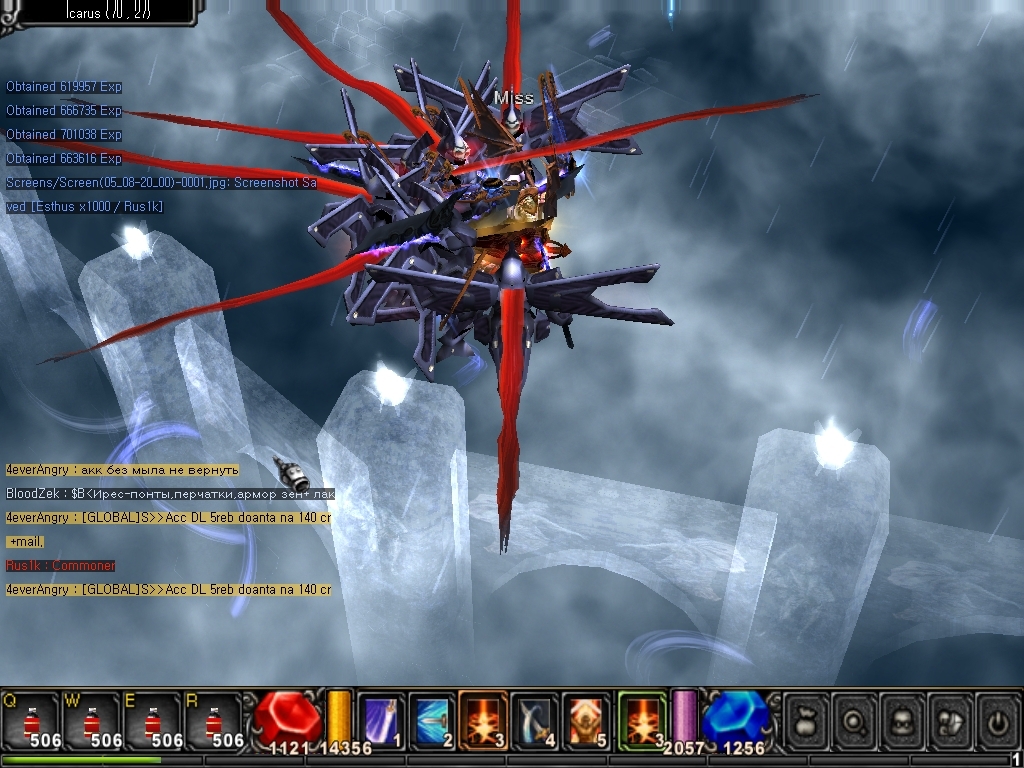Click BloodZek's chat message line
This screenshot has width=1024, height=768.
[x=170, y=494]
